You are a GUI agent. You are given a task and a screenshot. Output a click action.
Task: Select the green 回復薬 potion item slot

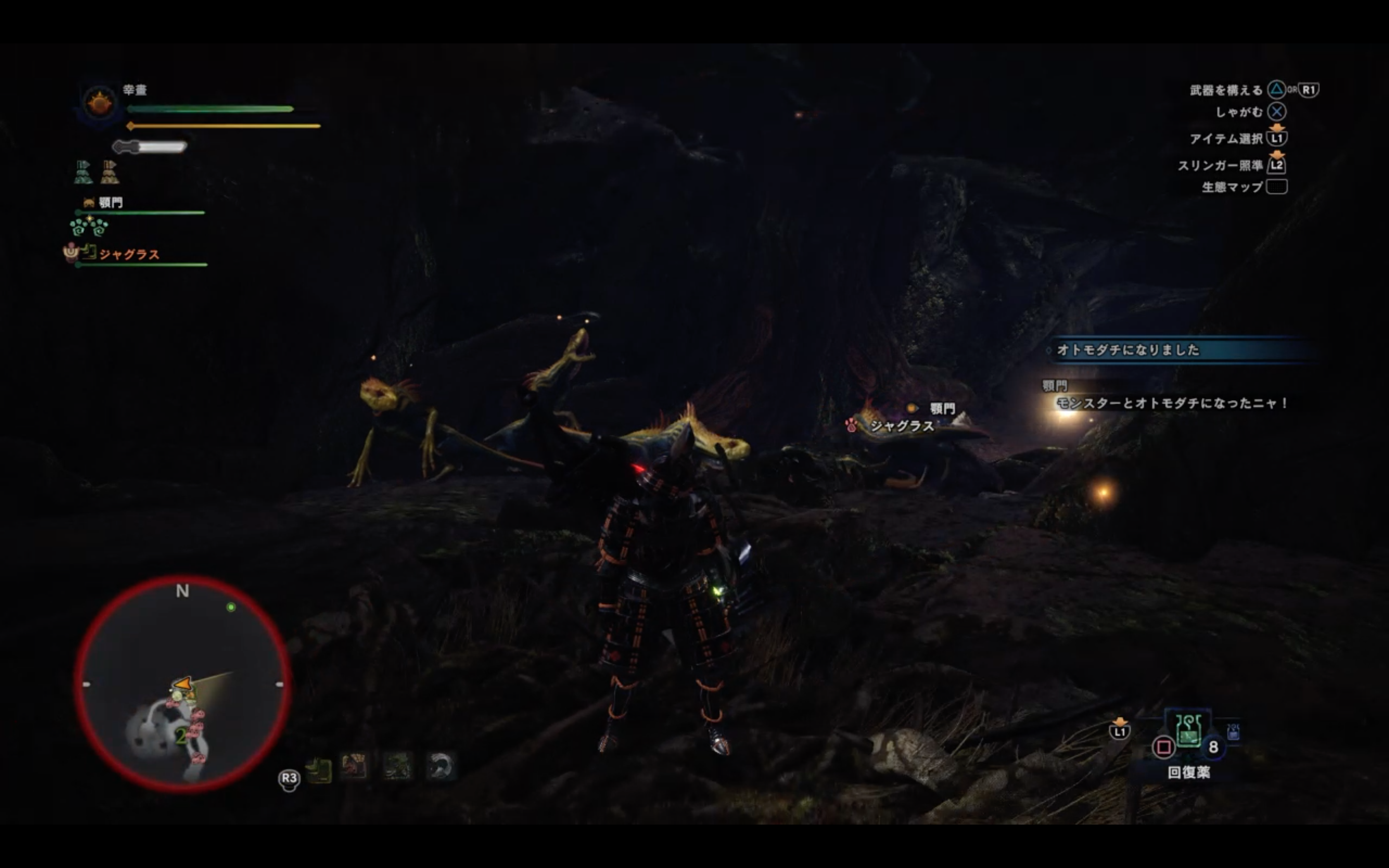point(1188,731)
